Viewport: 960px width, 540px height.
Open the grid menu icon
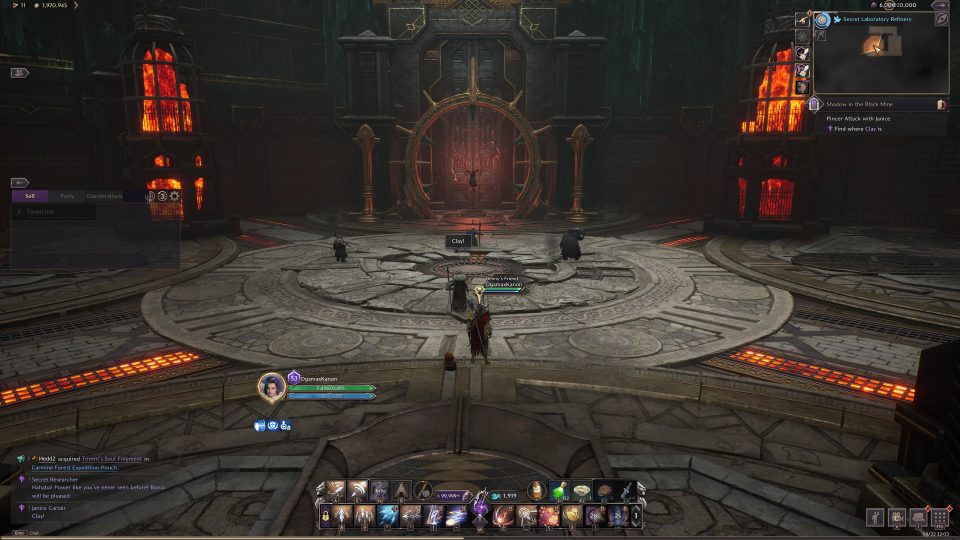point(939,517)
